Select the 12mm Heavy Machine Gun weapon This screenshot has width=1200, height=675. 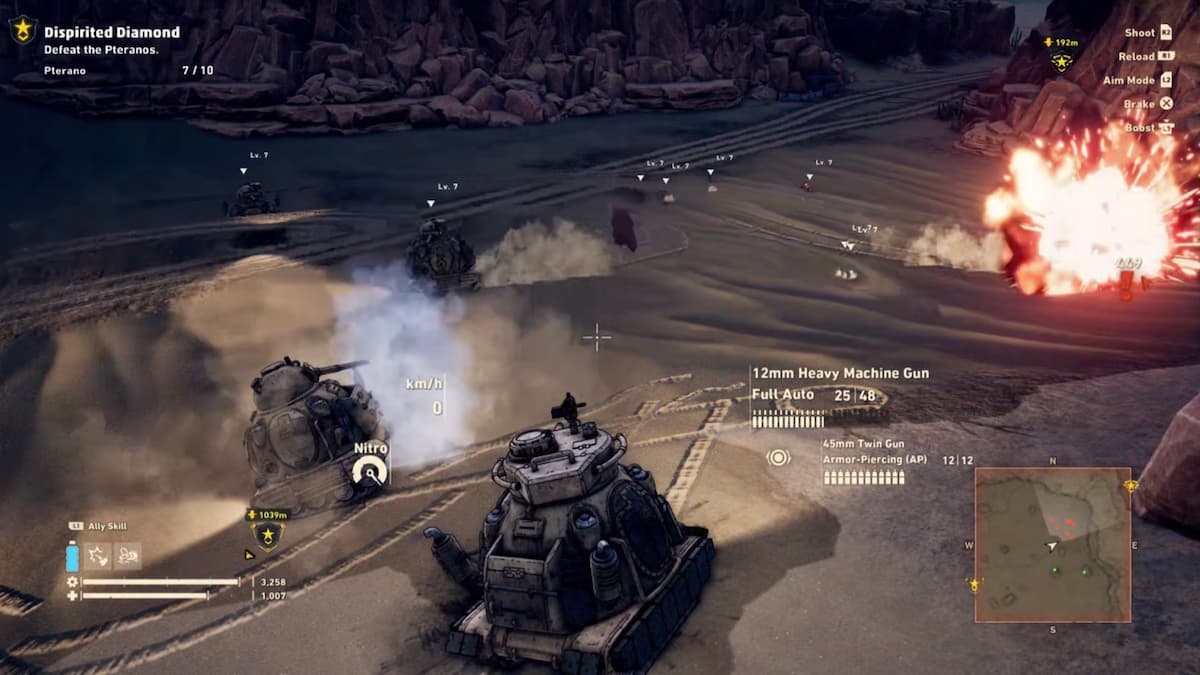tap(840, 373)
